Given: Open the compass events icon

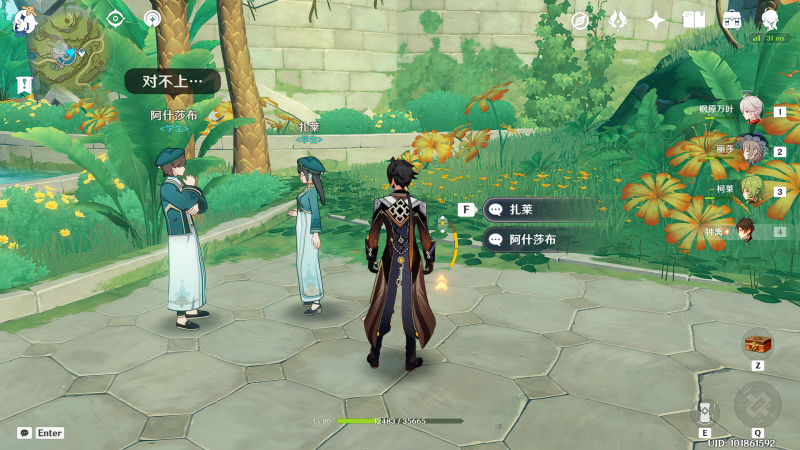Looking at the screenshot, I should 580,20.
